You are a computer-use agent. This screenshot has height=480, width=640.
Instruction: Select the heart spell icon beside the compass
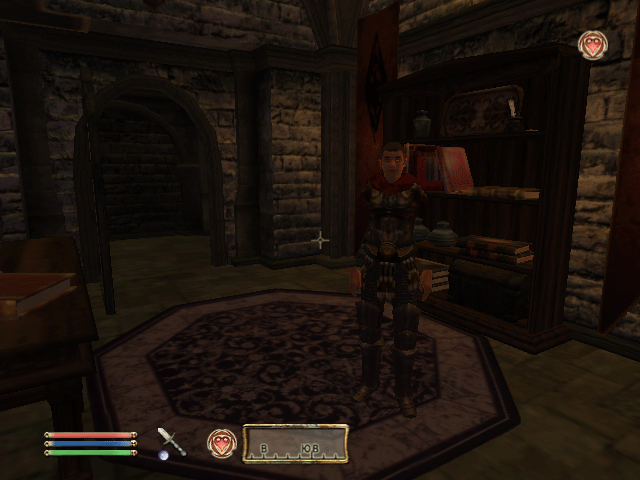221,443
